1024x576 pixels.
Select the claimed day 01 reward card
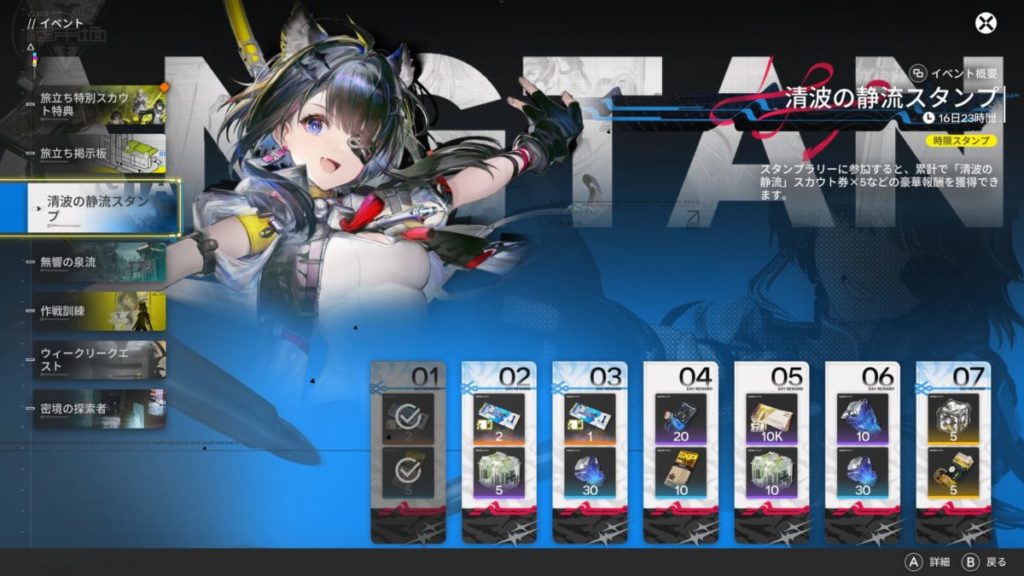pos(406,452)
